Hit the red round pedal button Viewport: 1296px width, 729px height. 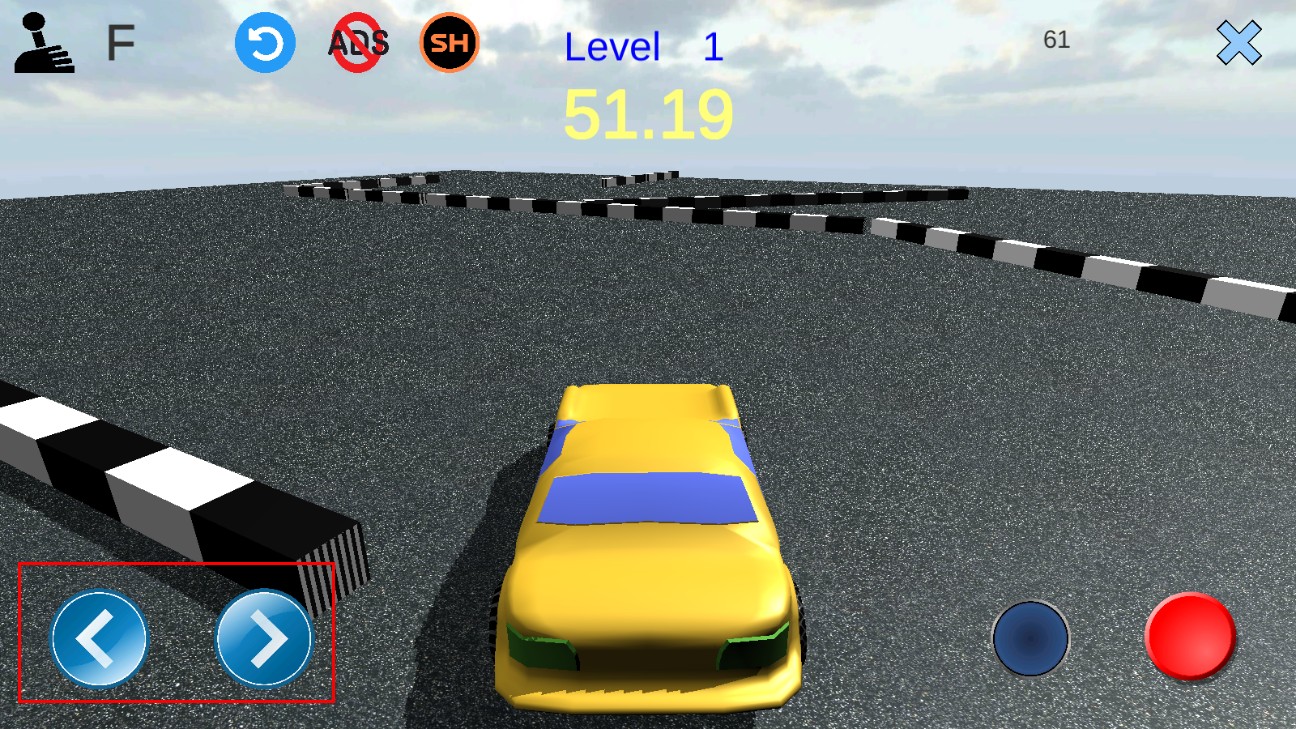pos(1190,637)
